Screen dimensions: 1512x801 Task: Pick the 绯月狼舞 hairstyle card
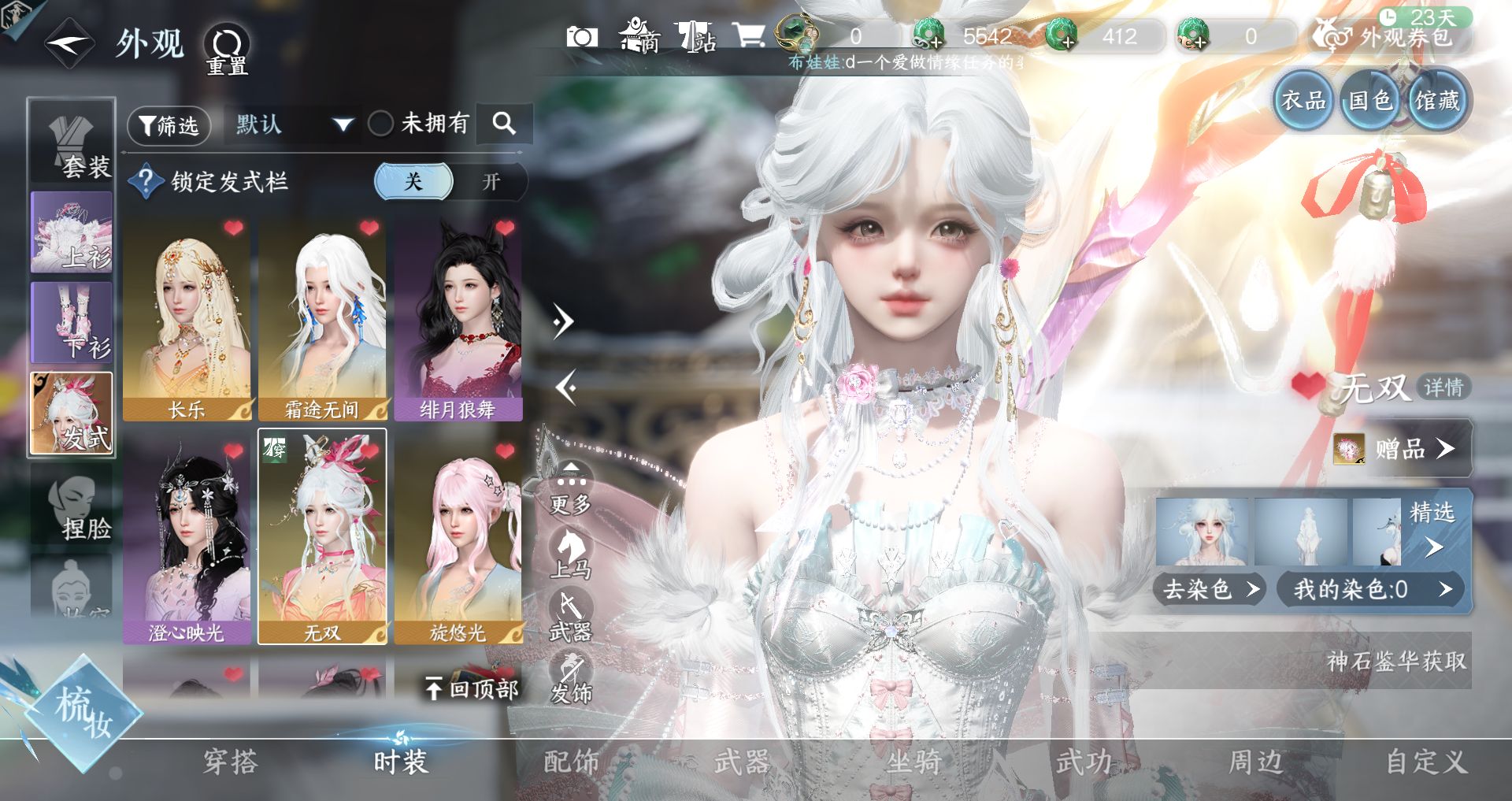(458, 319)
